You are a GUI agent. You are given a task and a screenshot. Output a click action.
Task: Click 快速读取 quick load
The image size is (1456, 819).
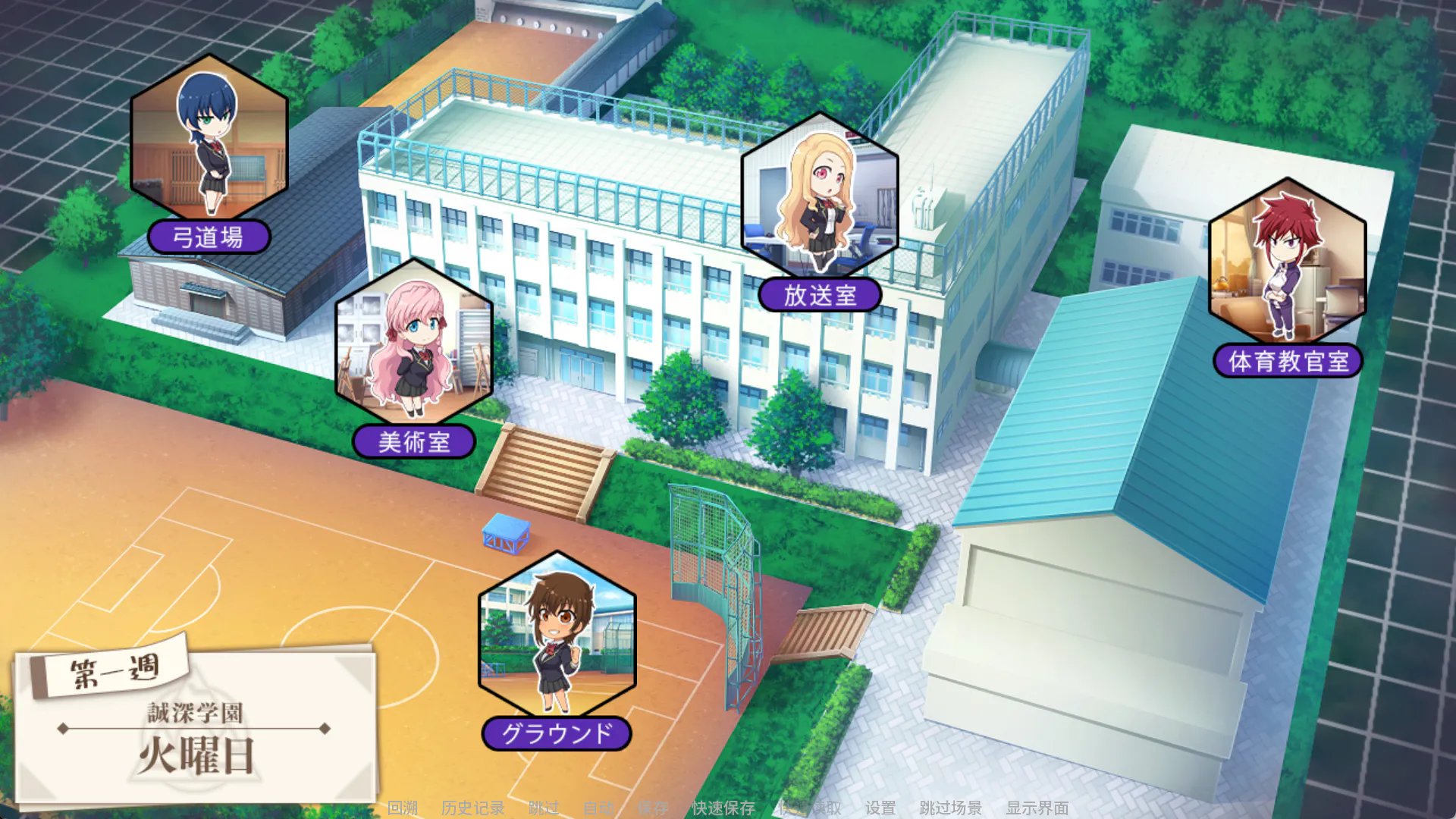pos(810,808)
